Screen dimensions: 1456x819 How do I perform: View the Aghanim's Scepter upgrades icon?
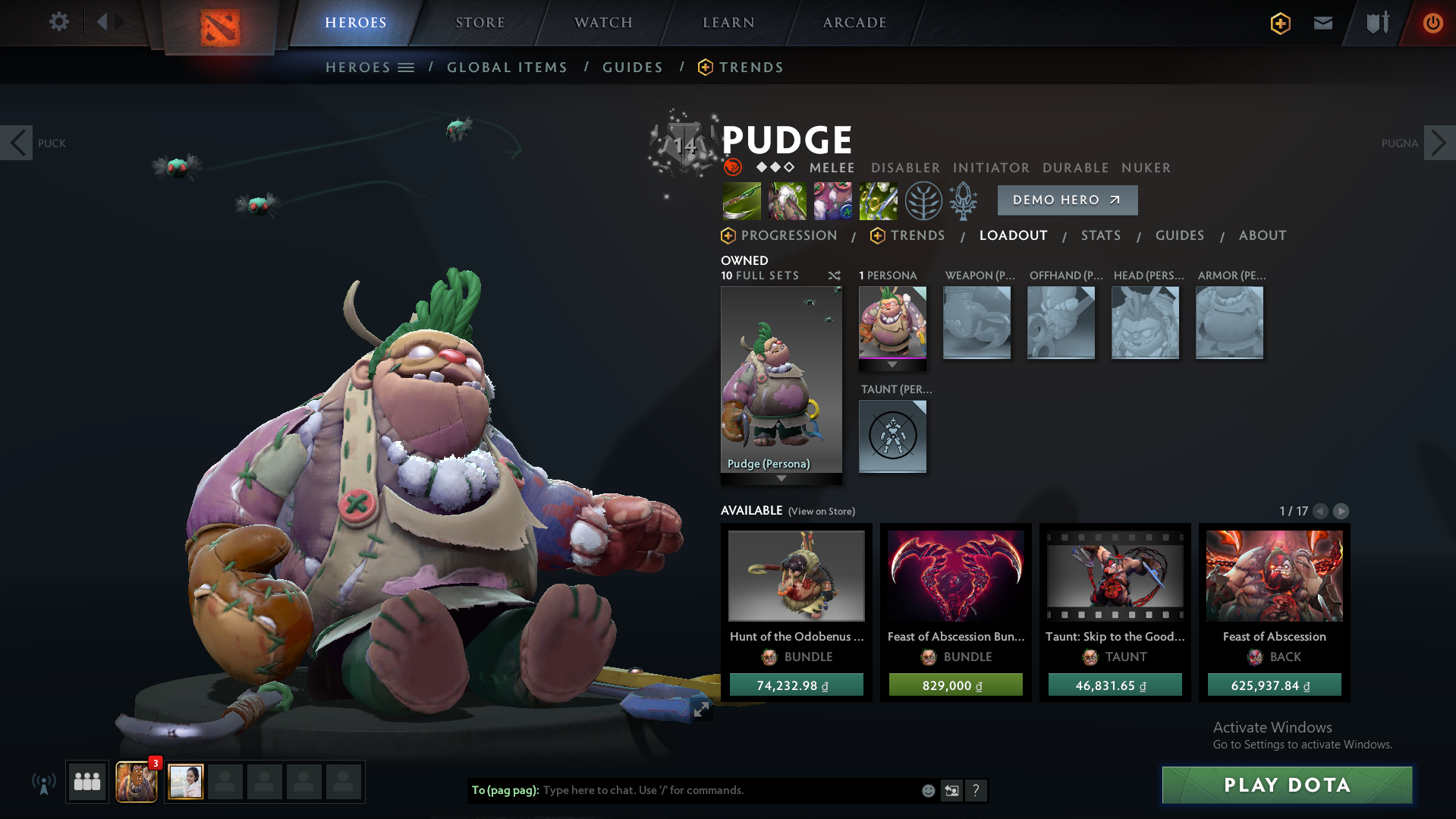964,200
